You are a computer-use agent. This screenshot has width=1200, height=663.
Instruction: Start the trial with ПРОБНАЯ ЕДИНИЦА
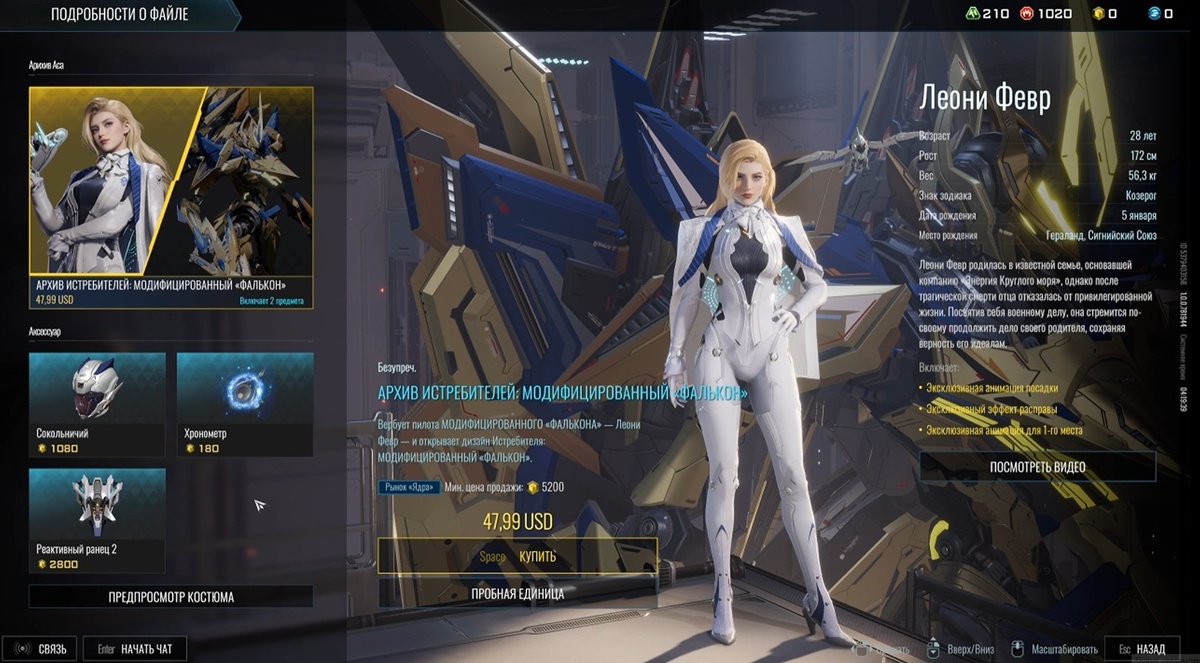(x=517, y=593)
